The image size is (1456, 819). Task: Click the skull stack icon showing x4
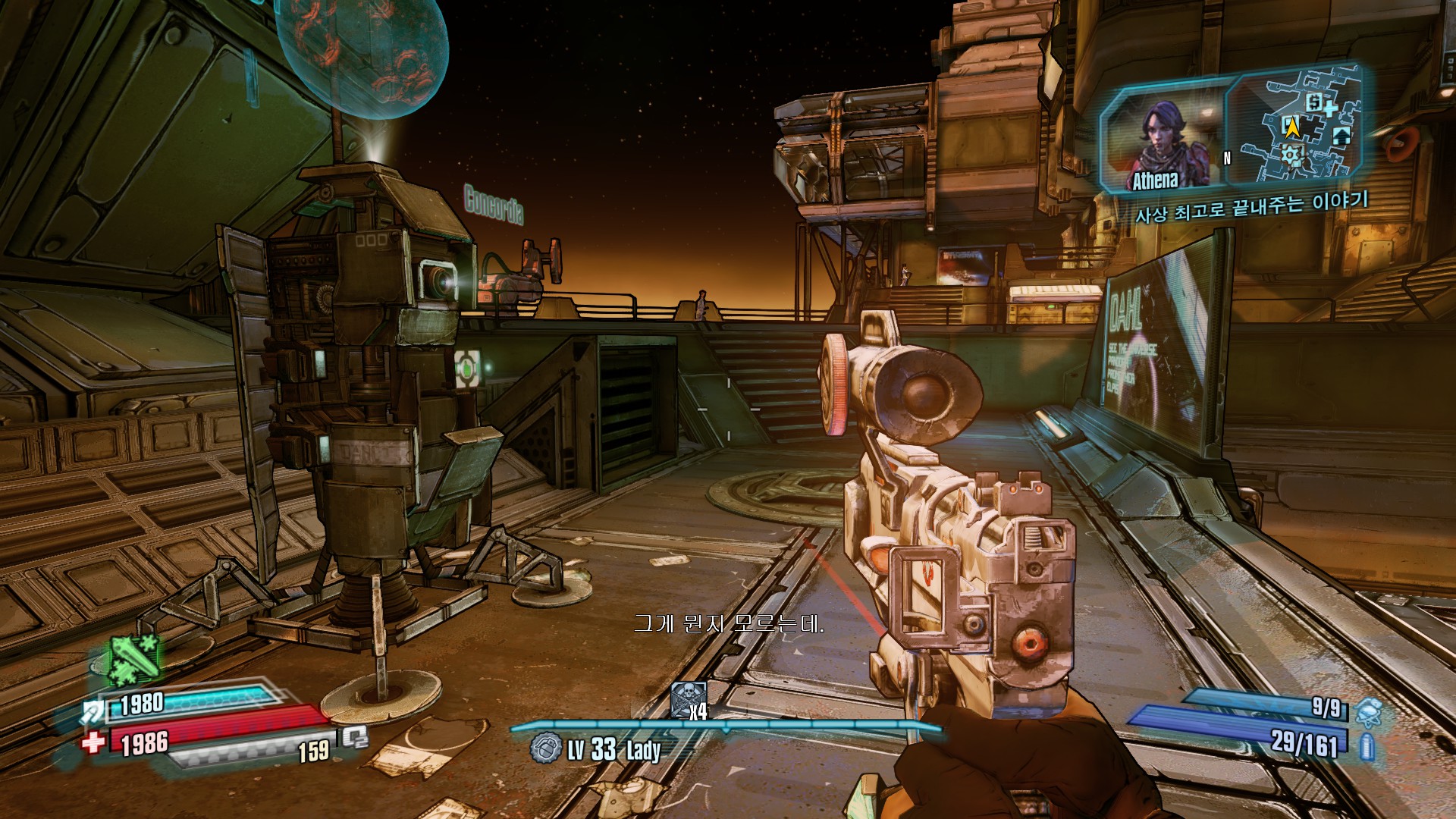tap(689, 699)
